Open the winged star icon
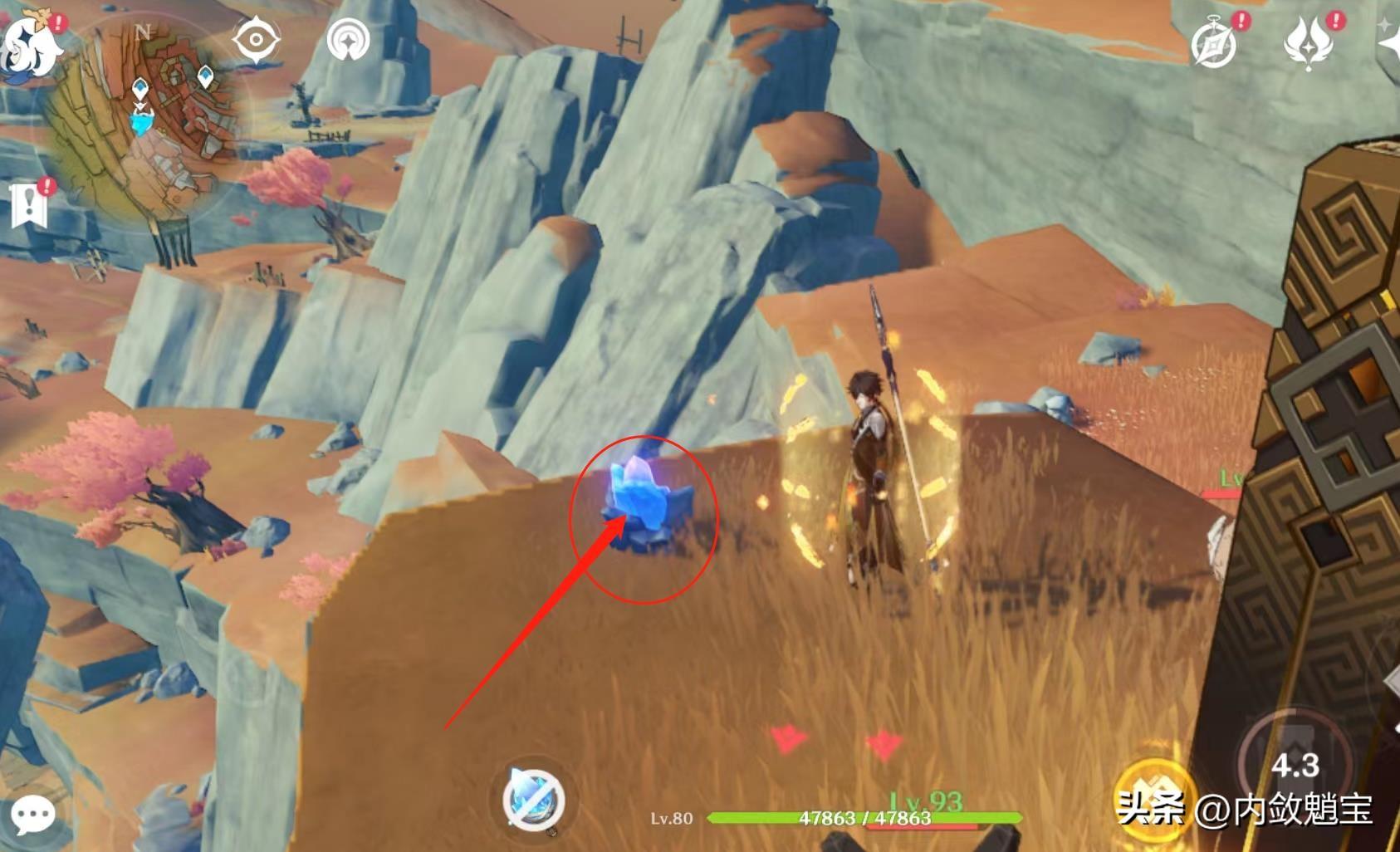 (1309, 42)
